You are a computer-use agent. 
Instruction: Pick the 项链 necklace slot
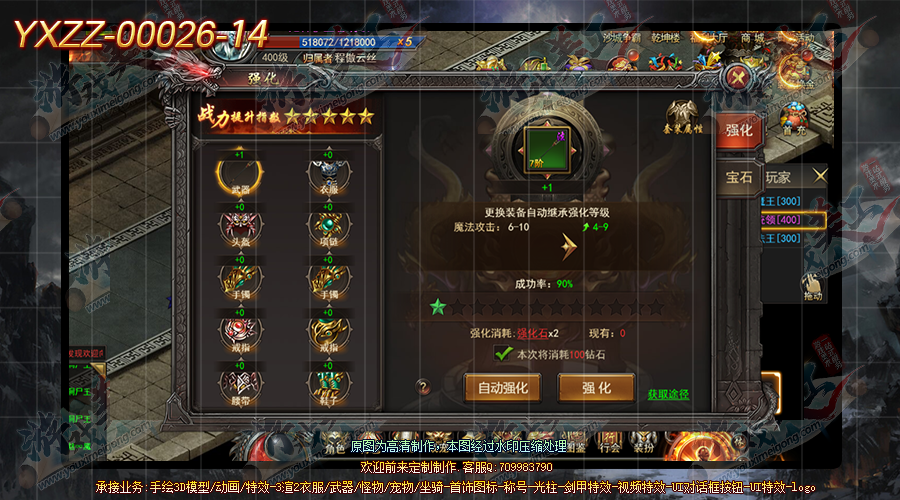coord(327,226)
